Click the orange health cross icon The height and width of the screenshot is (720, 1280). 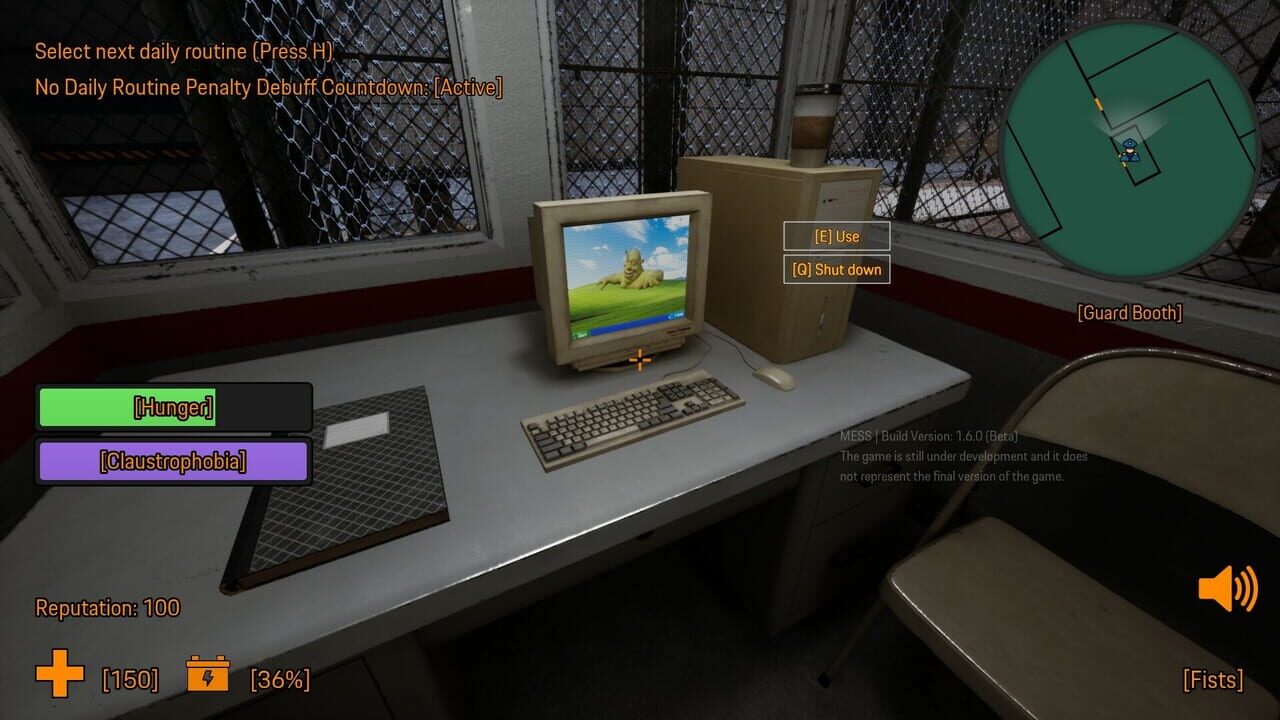click(56, 676)
